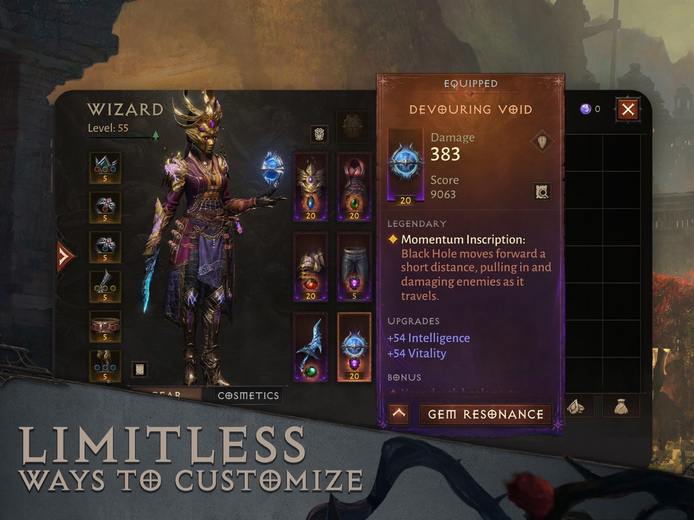Choose the golden shoulder armor slot
694x520 pixels.
pos(310,267)
